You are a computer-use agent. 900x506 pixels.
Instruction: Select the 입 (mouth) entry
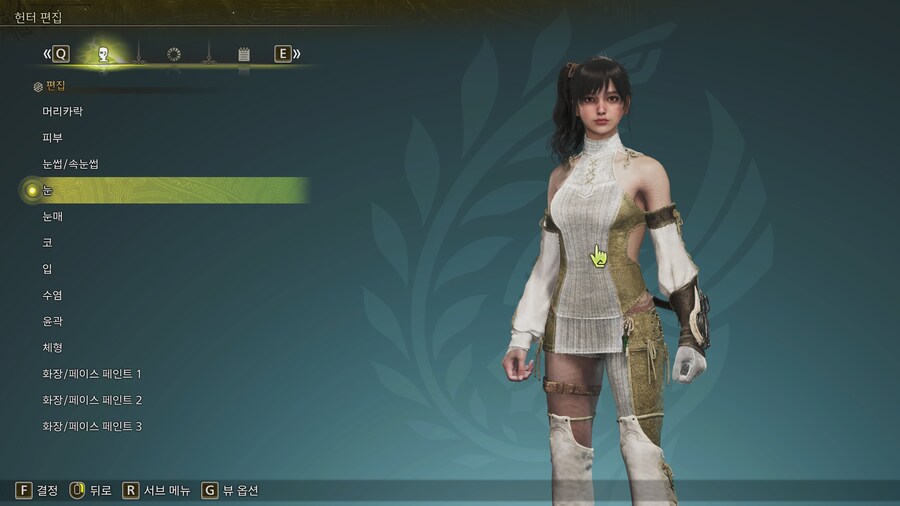click(x=47, y=269)
